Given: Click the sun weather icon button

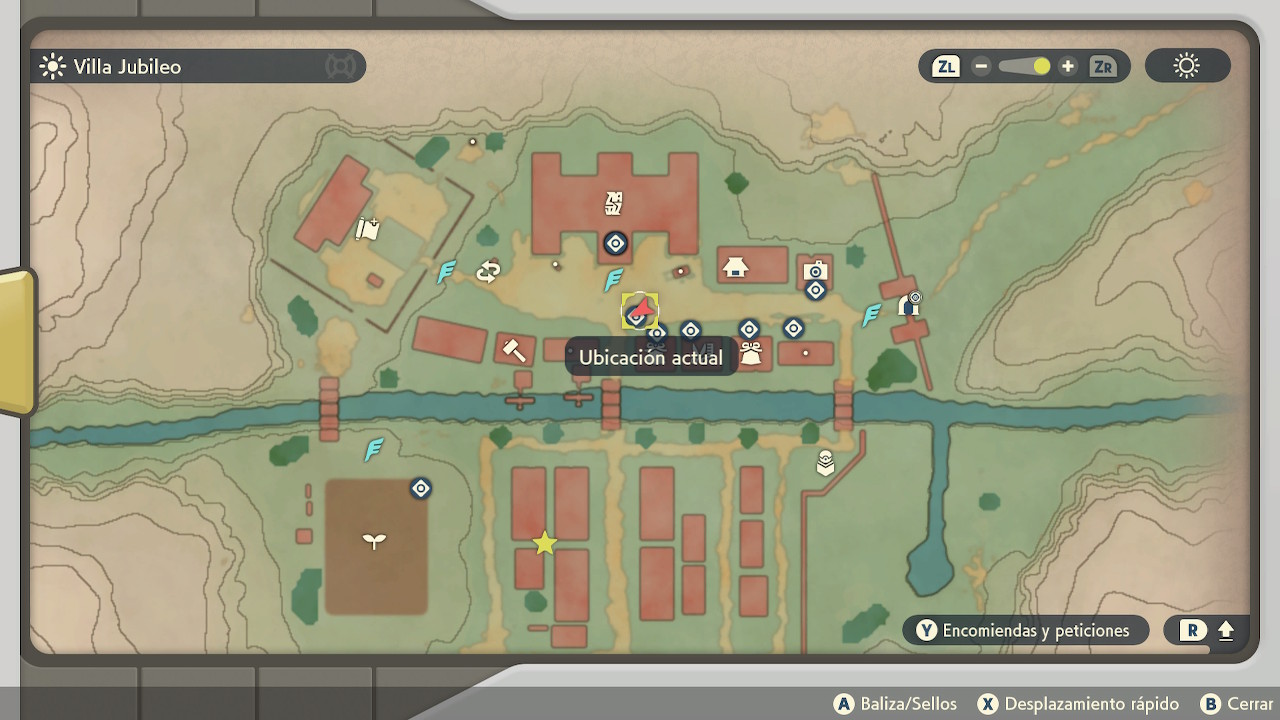Looking at the screenshot, I should [x=1187, y=67].
